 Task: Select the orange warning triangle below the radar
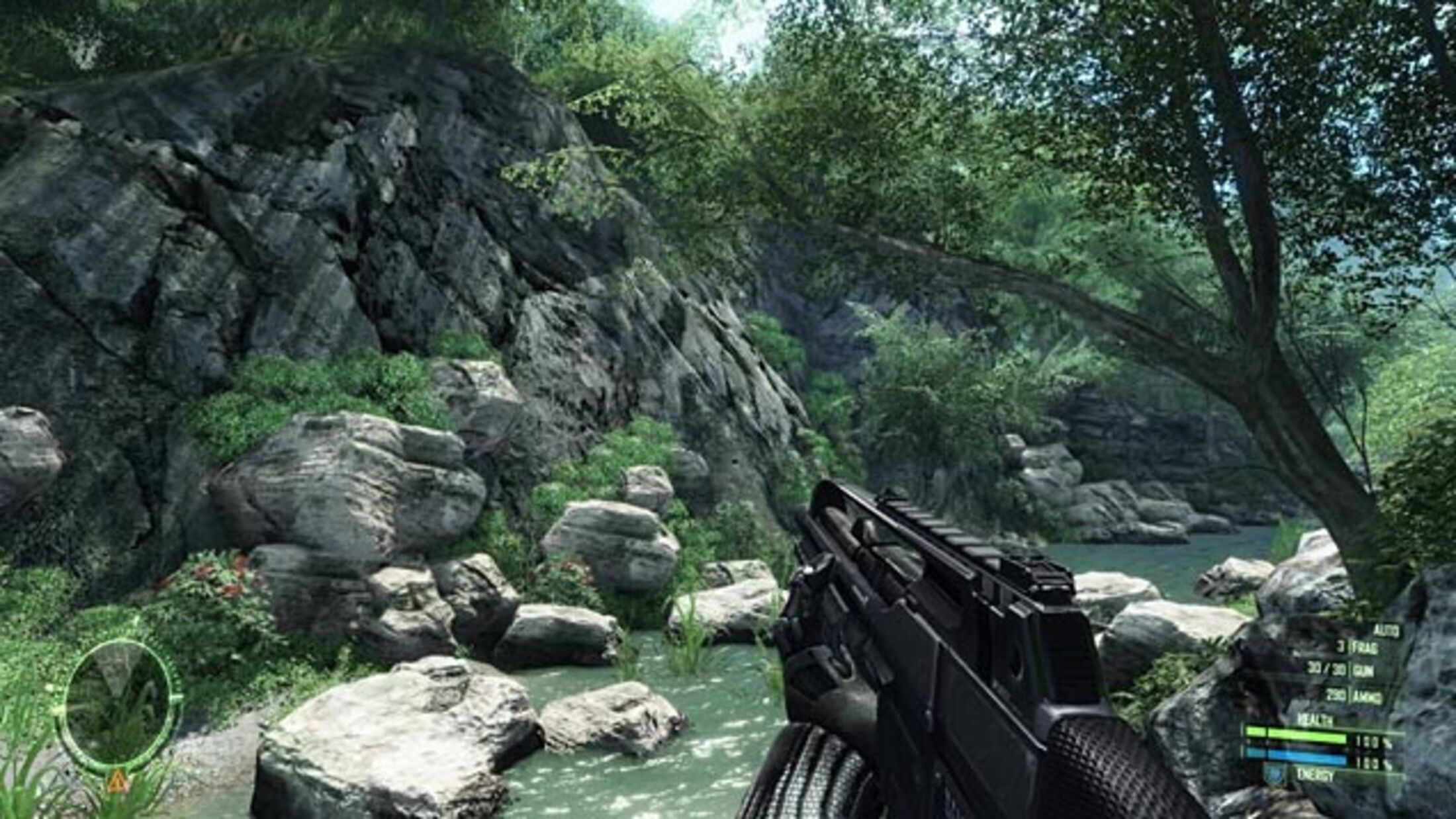118,783
